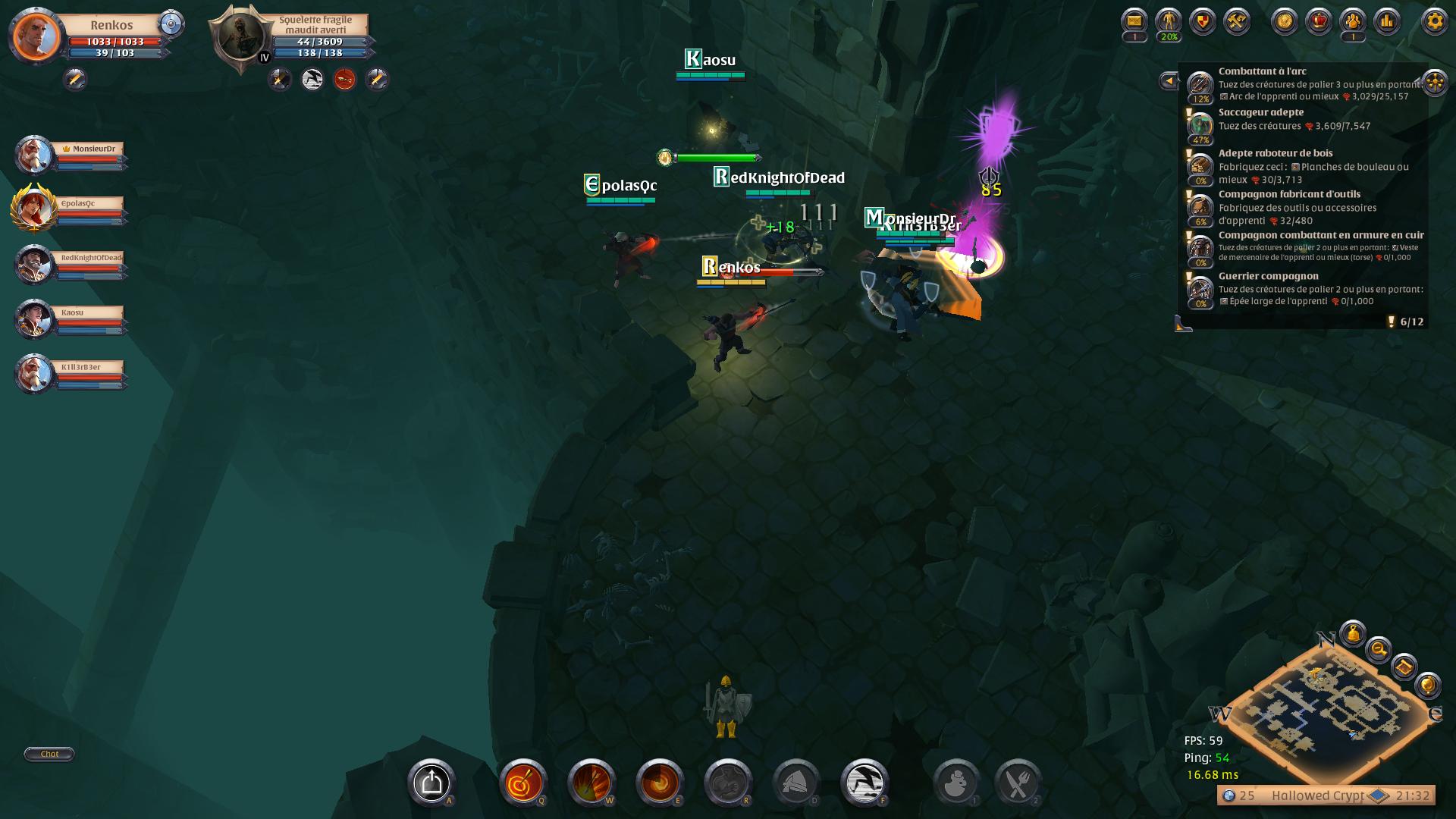Viewport: 1456px width, 819px height.
Task: Select Kaosu in the party list
Action: tap(33, 318)
